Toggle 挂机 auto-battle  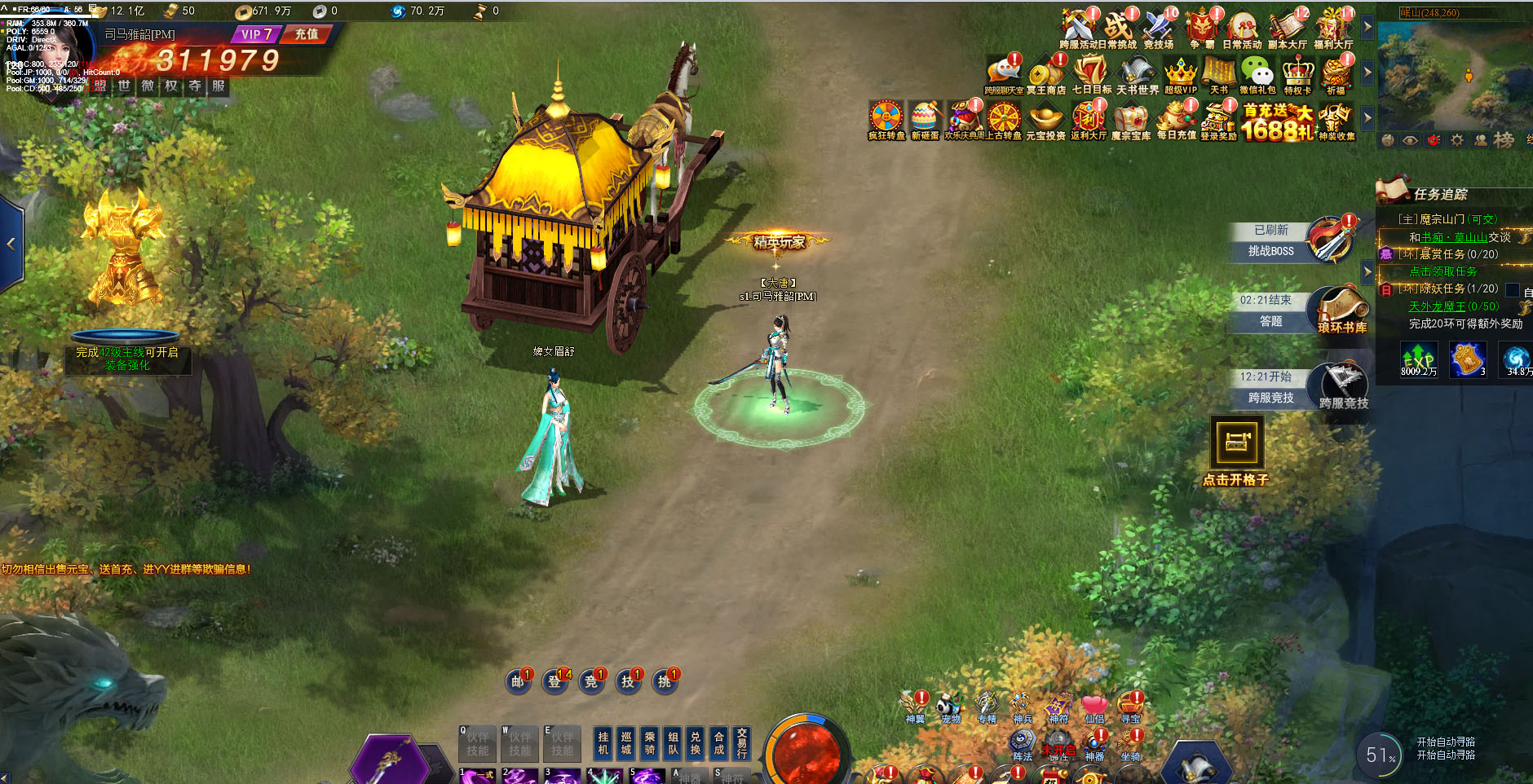[603, 742]
